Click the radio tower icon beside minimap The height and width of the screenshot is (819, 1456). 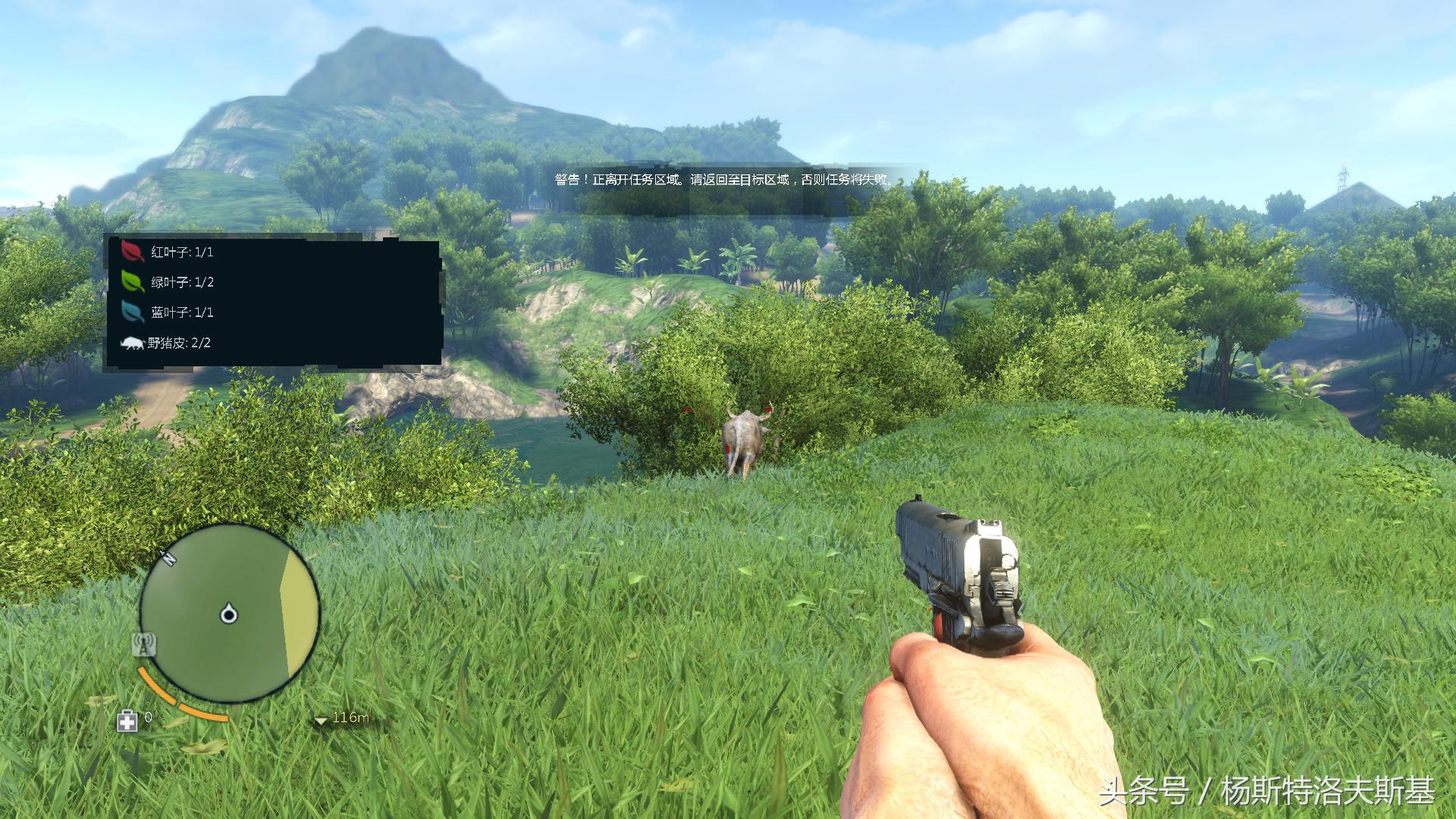144,645
